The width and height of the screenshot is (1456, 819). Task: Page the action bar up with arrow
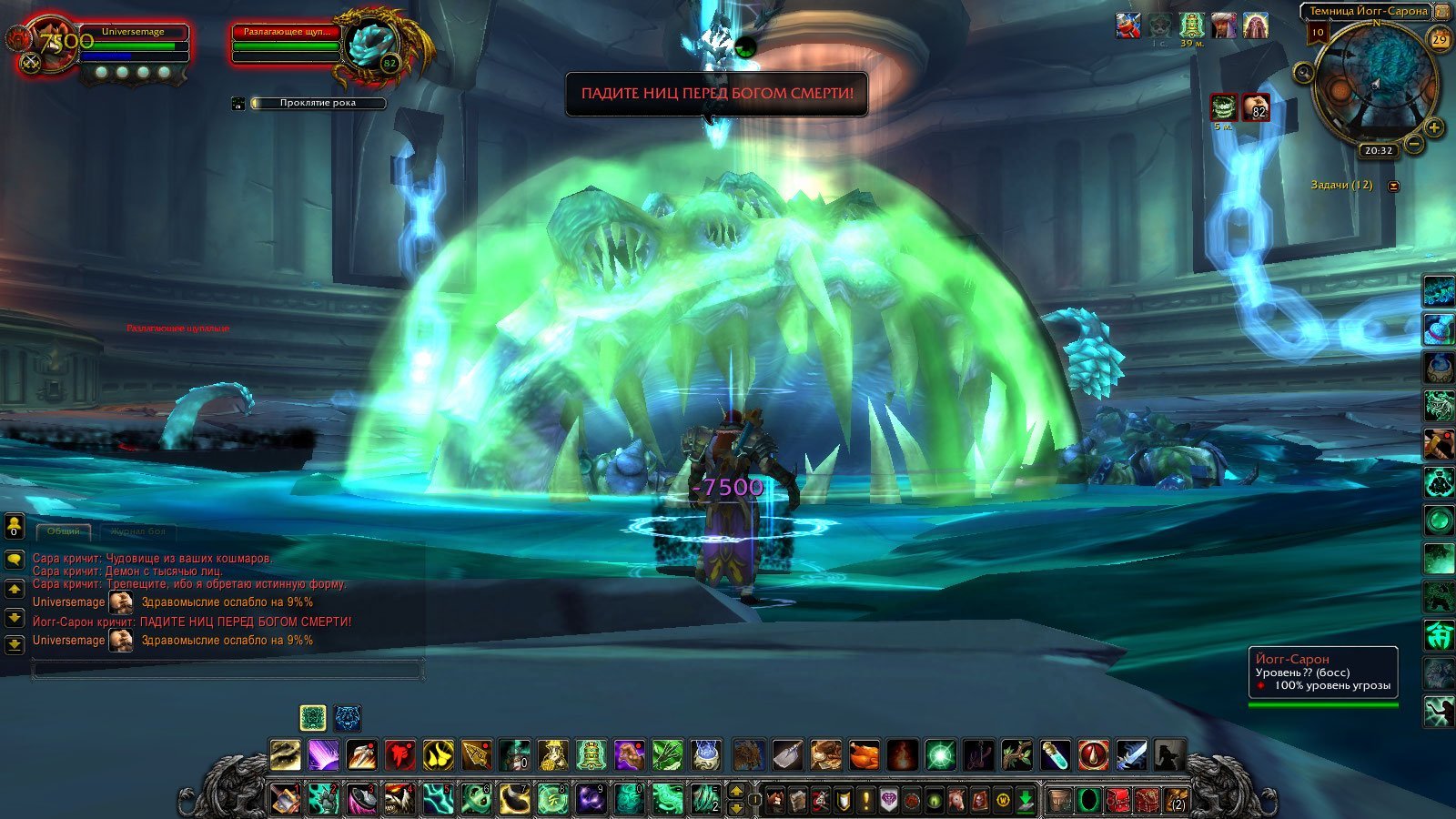click(737, 792)
